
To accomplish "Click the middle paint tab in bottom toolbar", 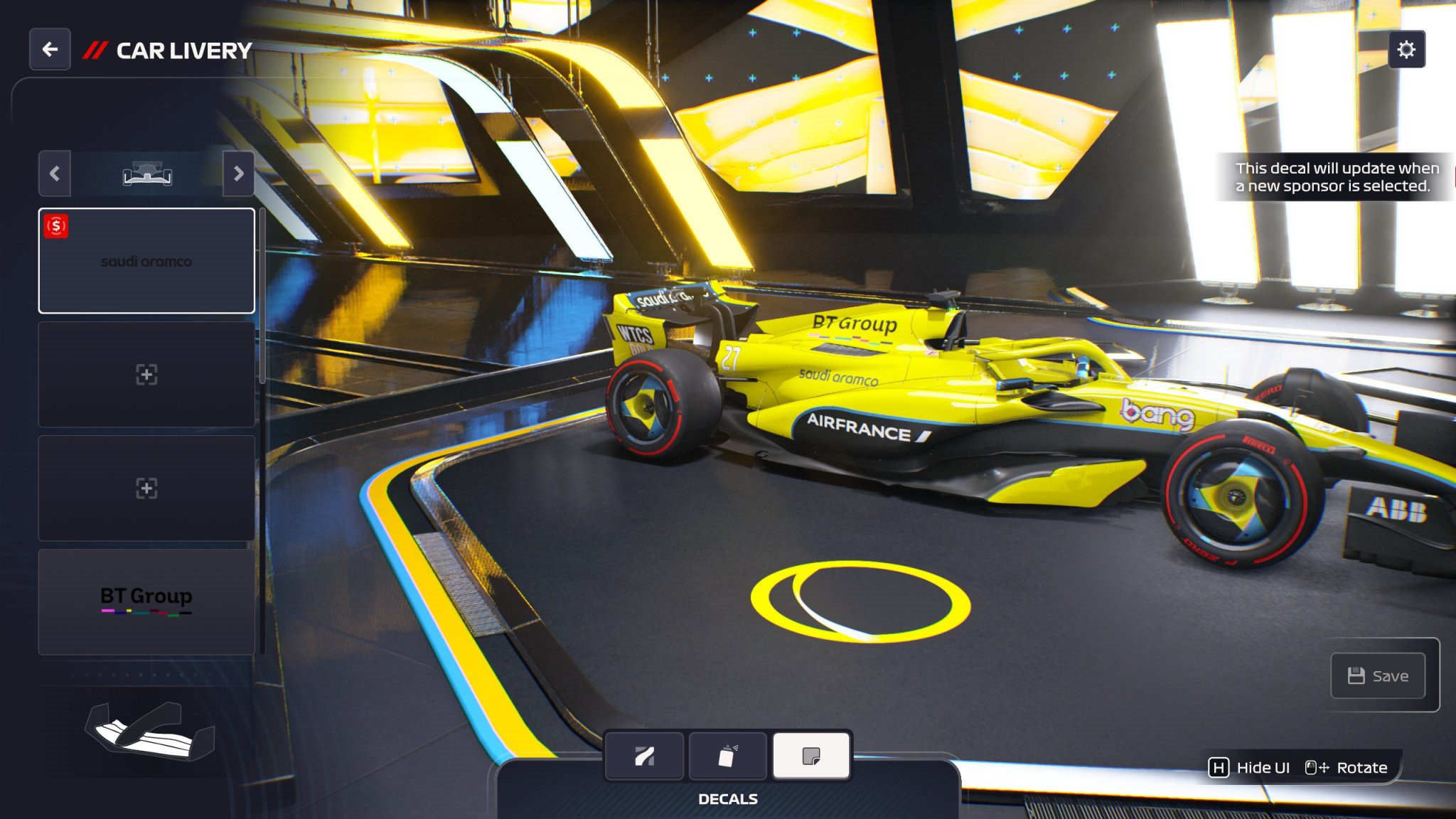I will (x=728, y=756).
